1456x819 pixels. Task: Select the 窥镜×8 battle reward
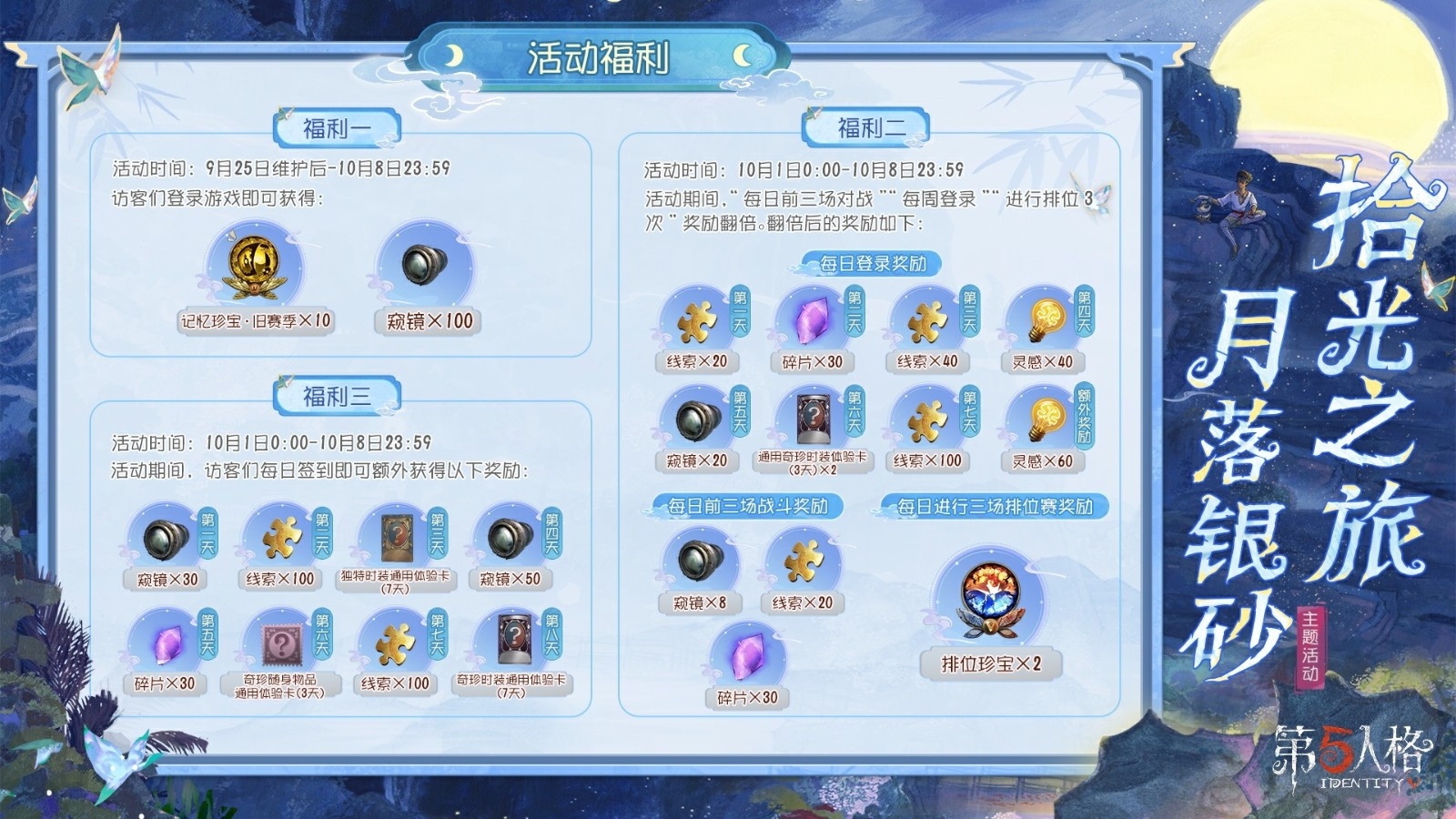[699, 561]
